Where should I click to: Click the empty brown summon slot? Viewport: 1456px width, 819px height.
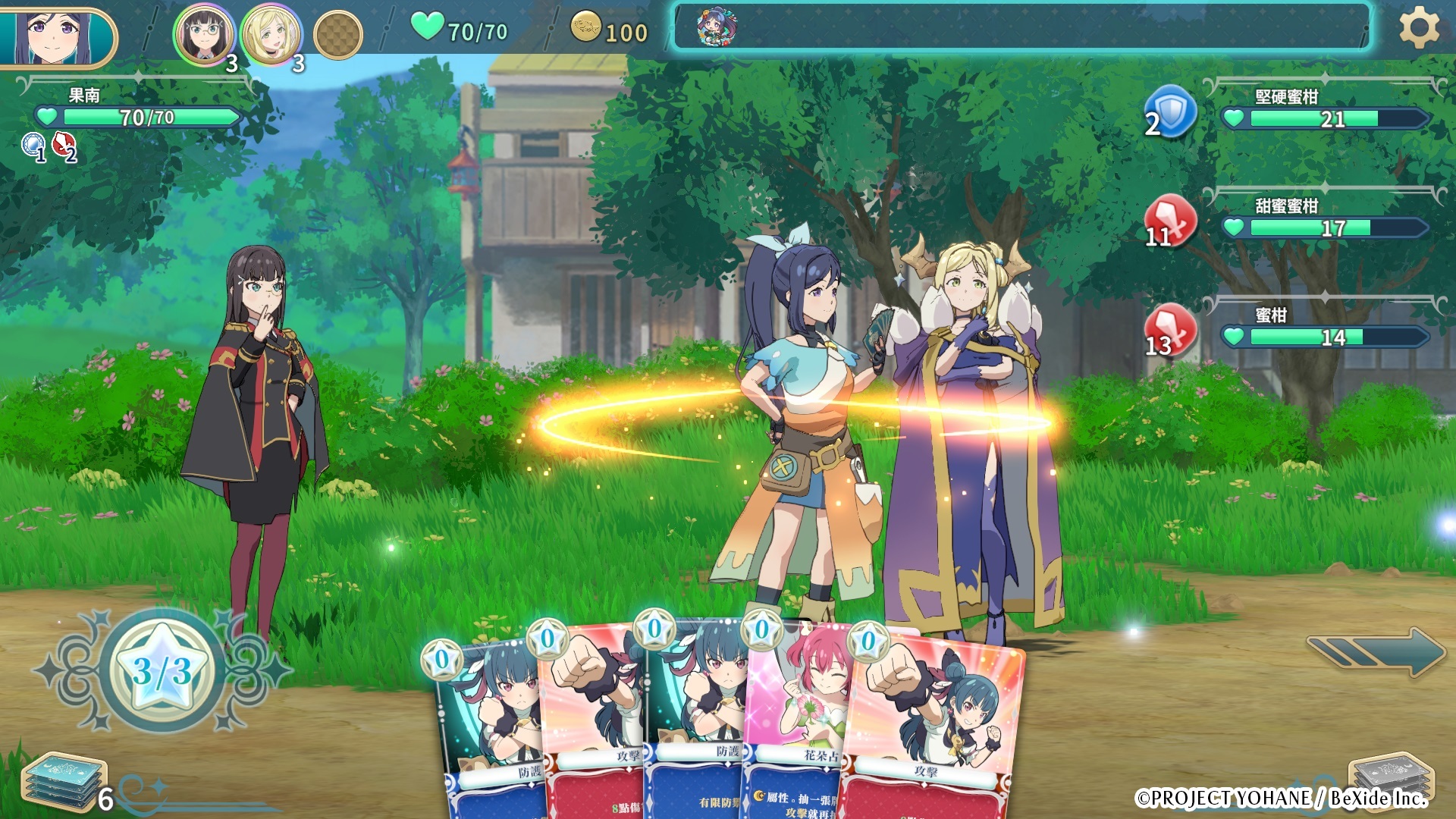(x=338, y=35)
